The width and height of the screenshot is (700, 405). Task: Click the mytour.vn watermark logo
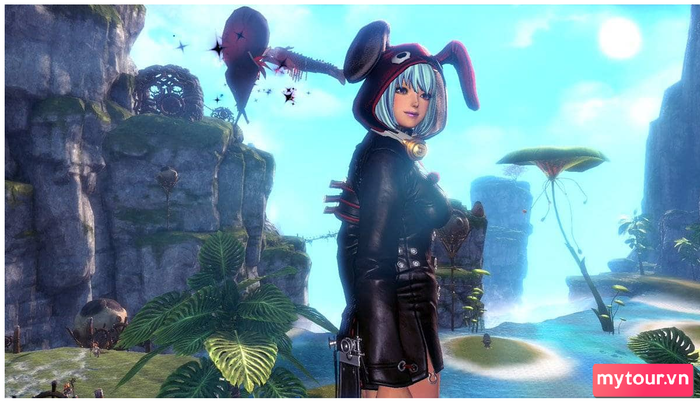pyautogui.click(x=643, y=381)
